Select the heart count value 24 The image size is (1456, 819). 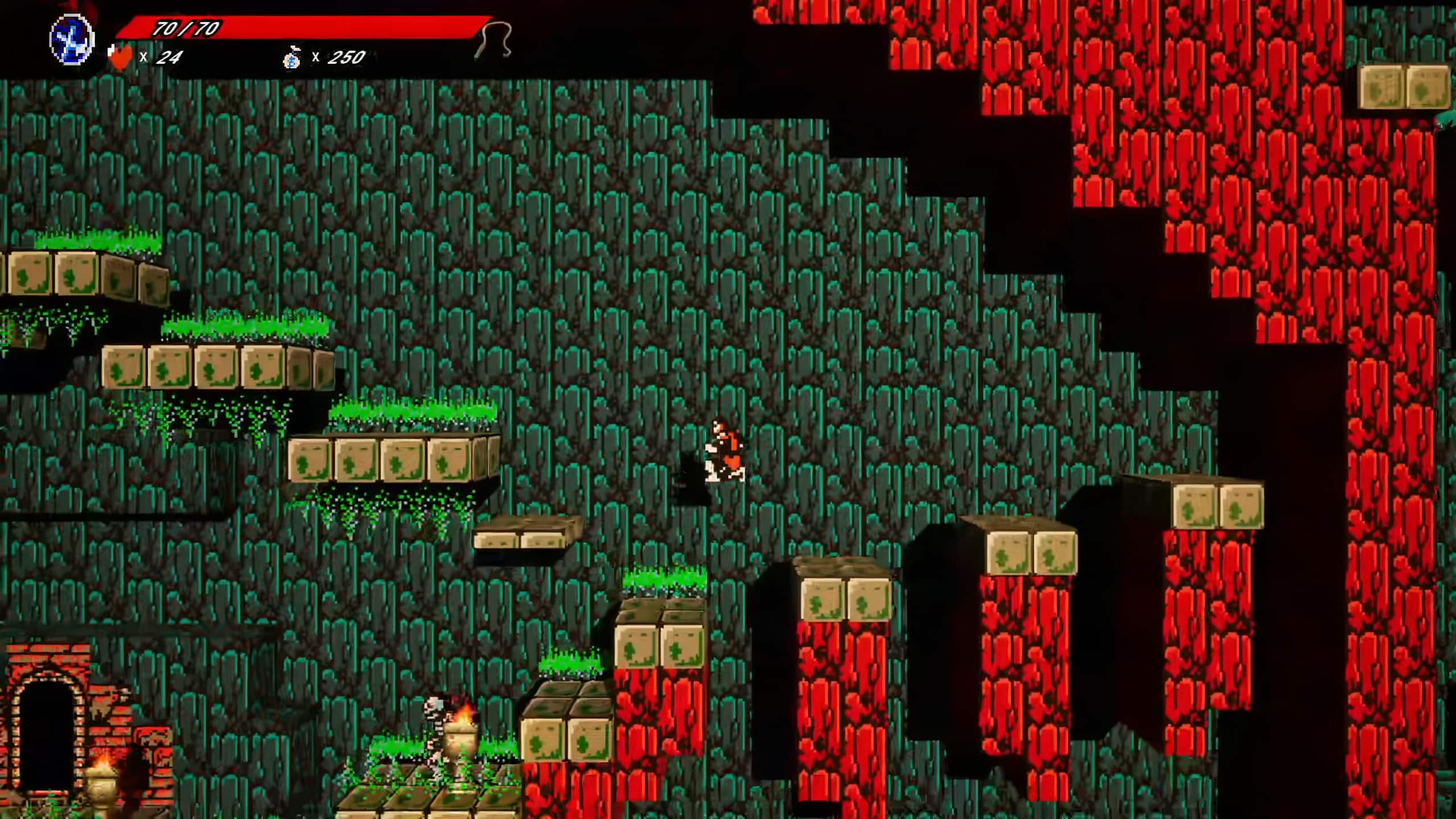168,56
